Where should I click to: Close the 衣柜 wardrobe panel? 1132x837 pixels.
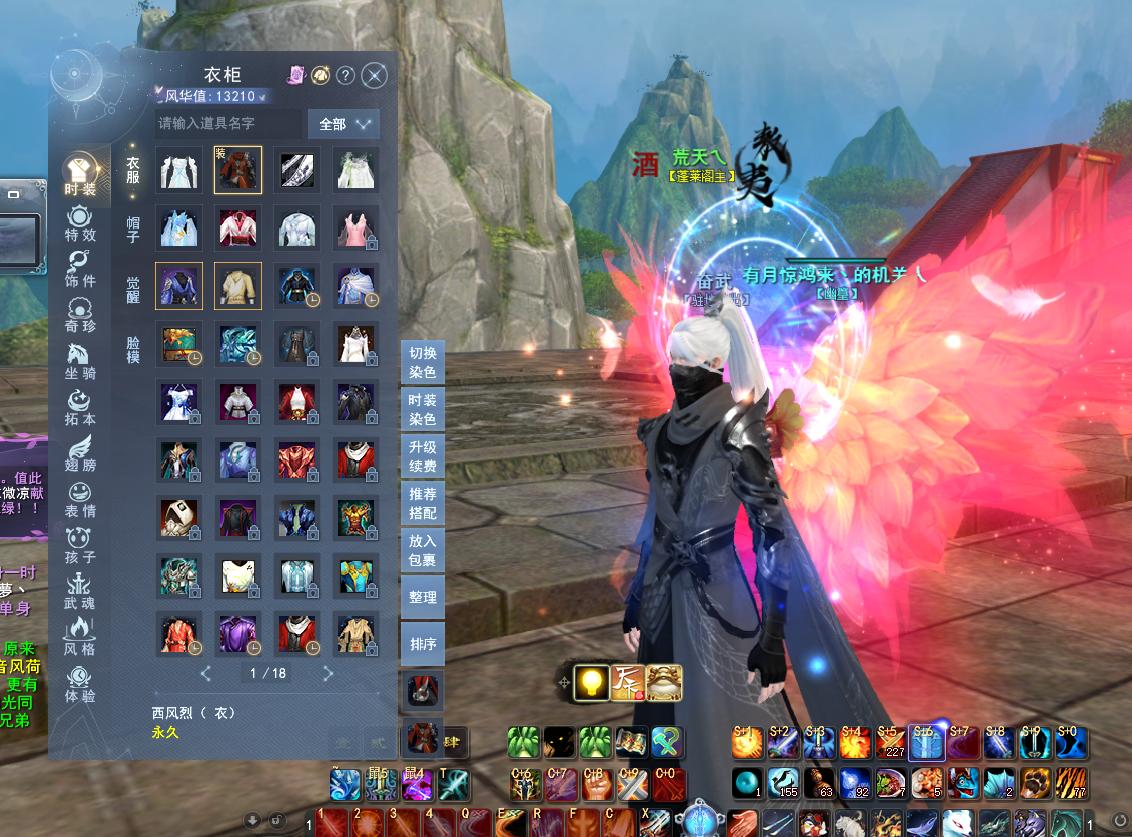(374, 75)
